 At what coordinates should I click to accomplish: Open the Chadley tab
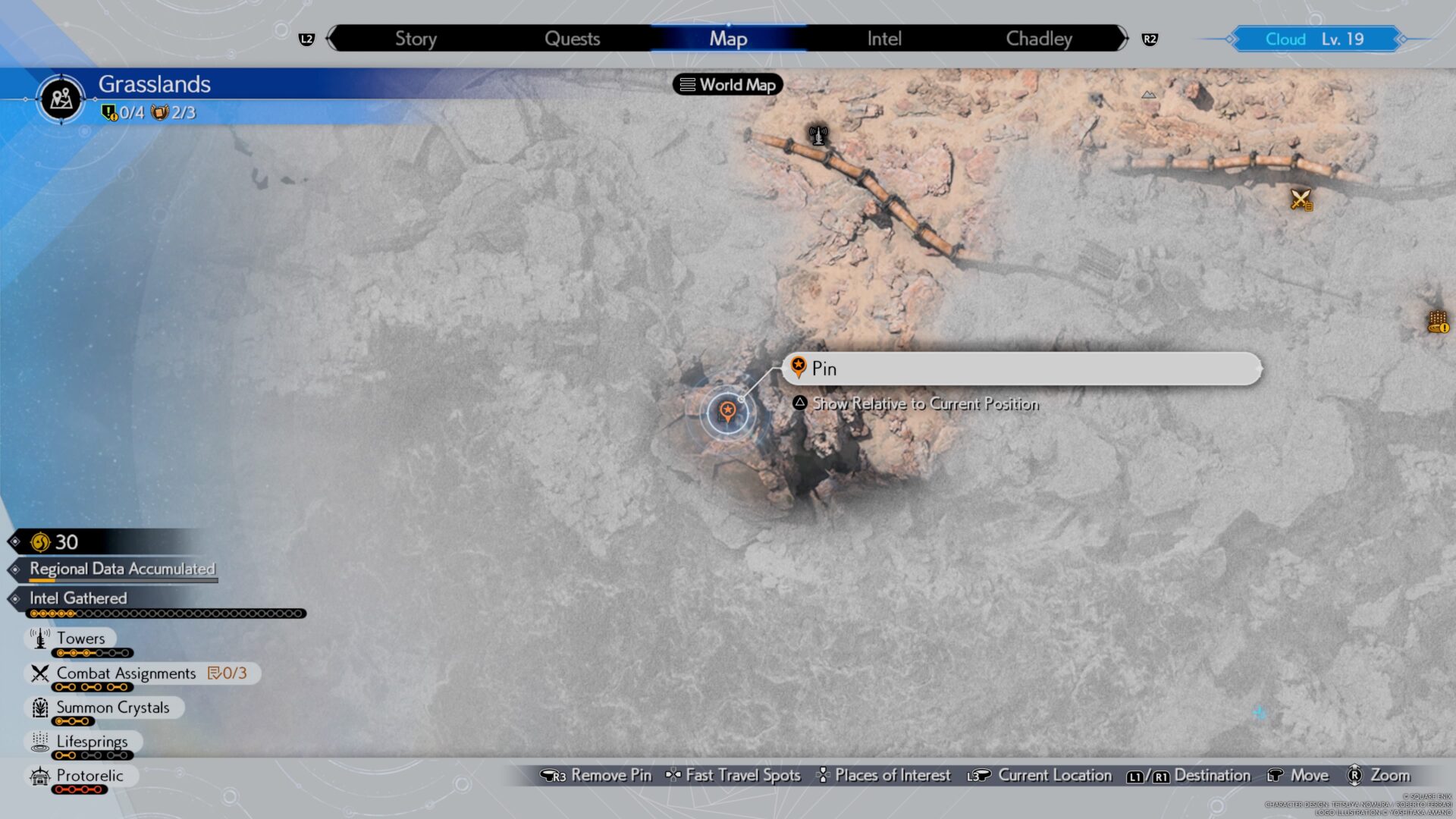pos(1039,39)
